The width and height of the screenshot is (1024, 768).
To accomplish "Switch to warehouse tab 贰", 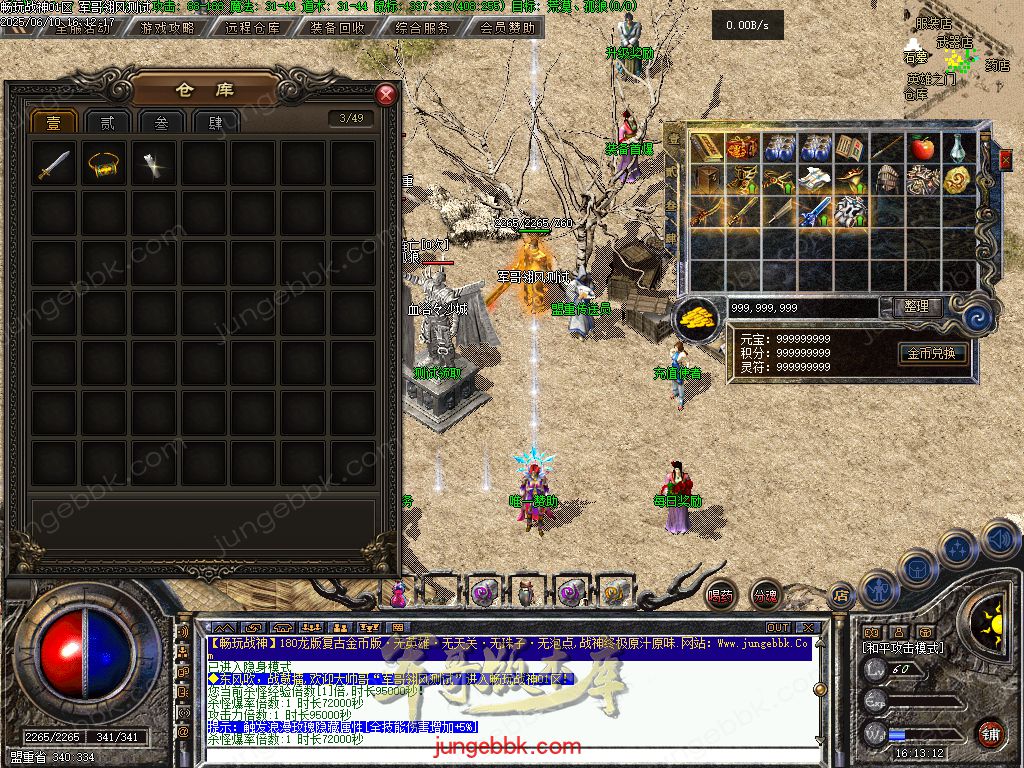I will pyautogui.click(x=108, y=122).
